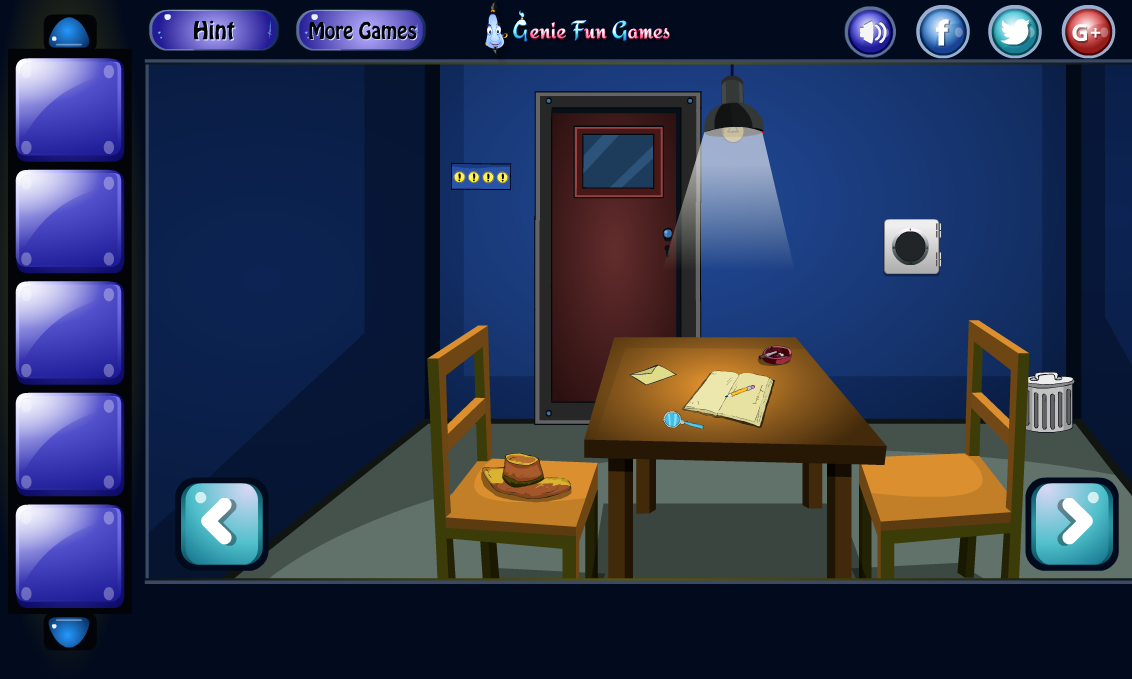The width and height of the screenshot is (1132, 679).
Task: Click the More Games button
Action: pos(361,31)
